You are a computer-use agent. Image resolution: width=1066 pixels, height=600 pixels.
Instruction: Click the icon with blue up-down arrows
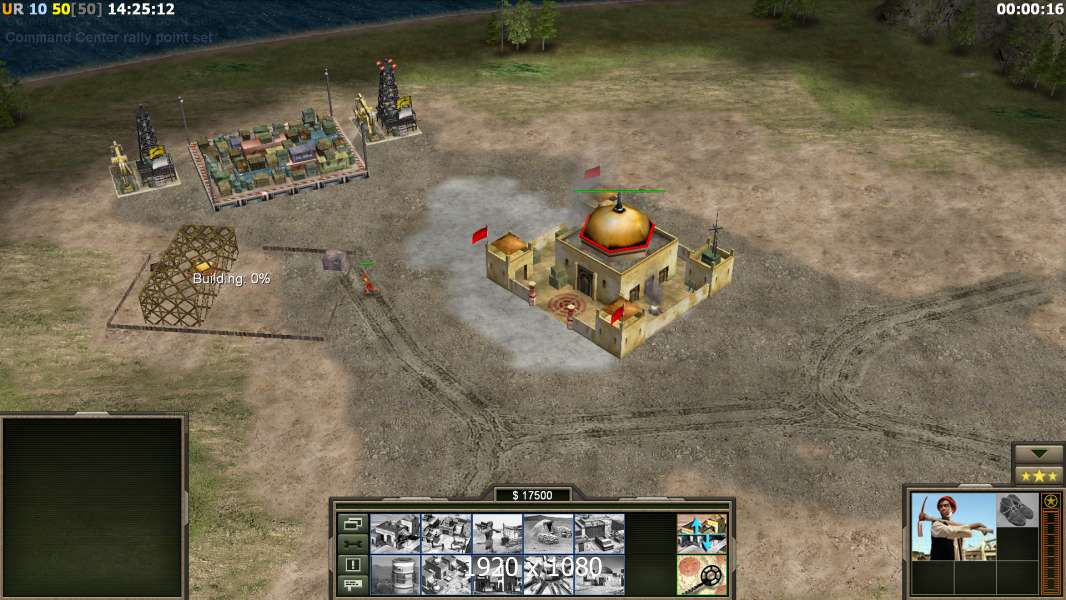[701, 533]
